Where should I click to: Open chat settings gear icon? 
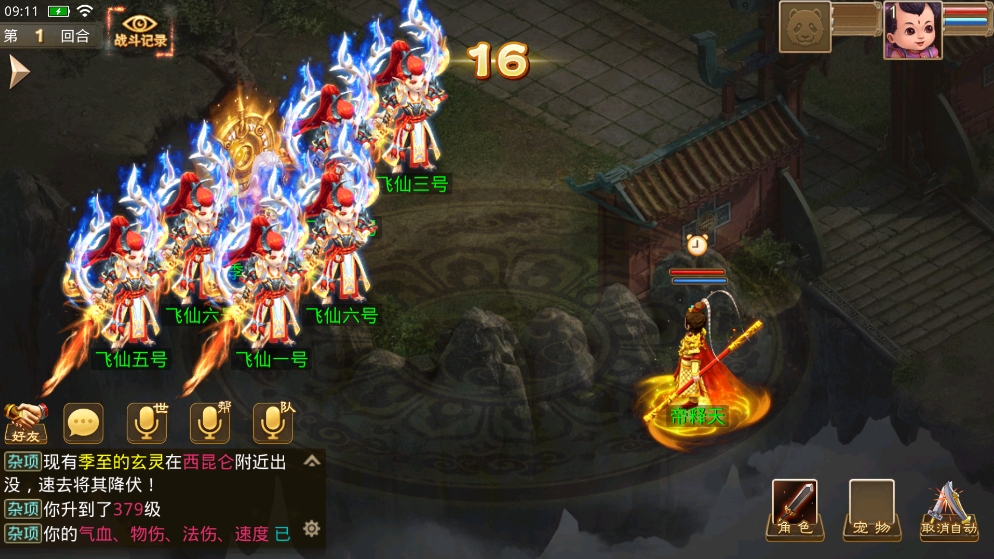[312, 528]
